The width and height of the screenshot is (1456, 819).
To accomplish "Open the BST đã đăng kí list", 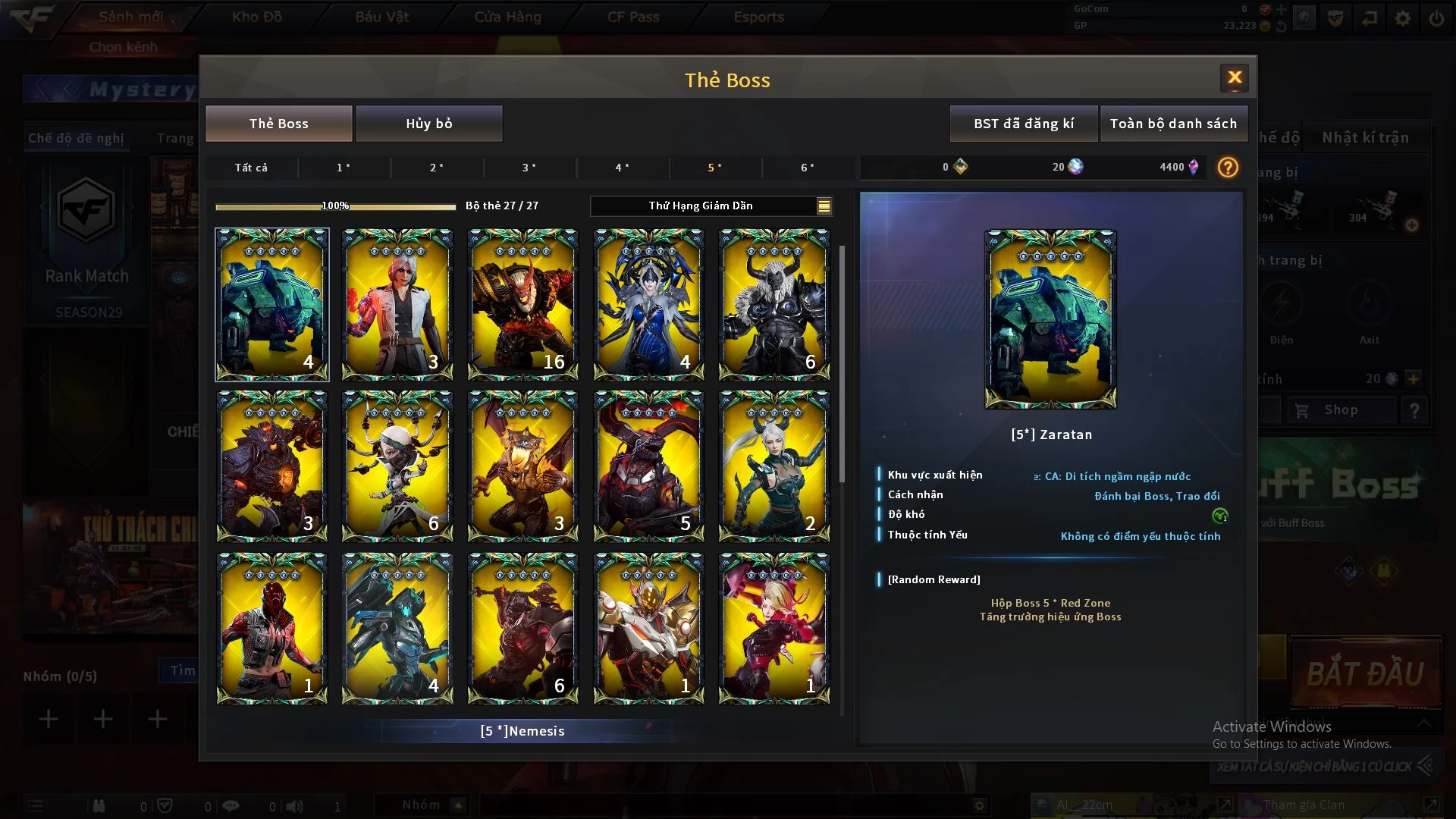I will [1023, 124].
